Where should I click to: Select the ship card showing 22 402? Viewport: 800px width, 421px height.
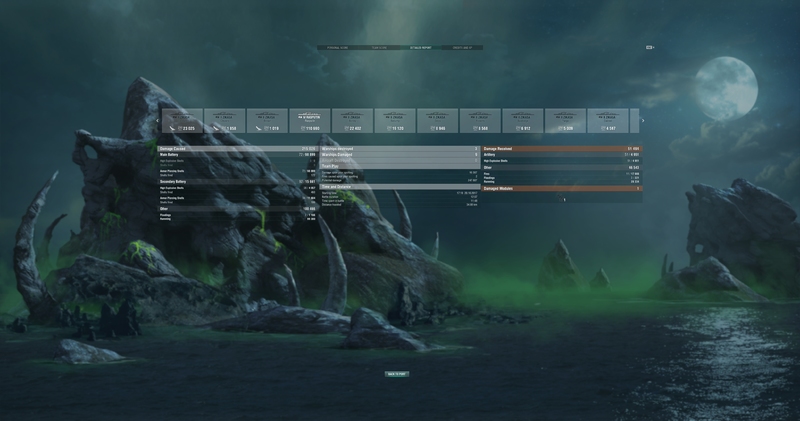click(353, 121)
